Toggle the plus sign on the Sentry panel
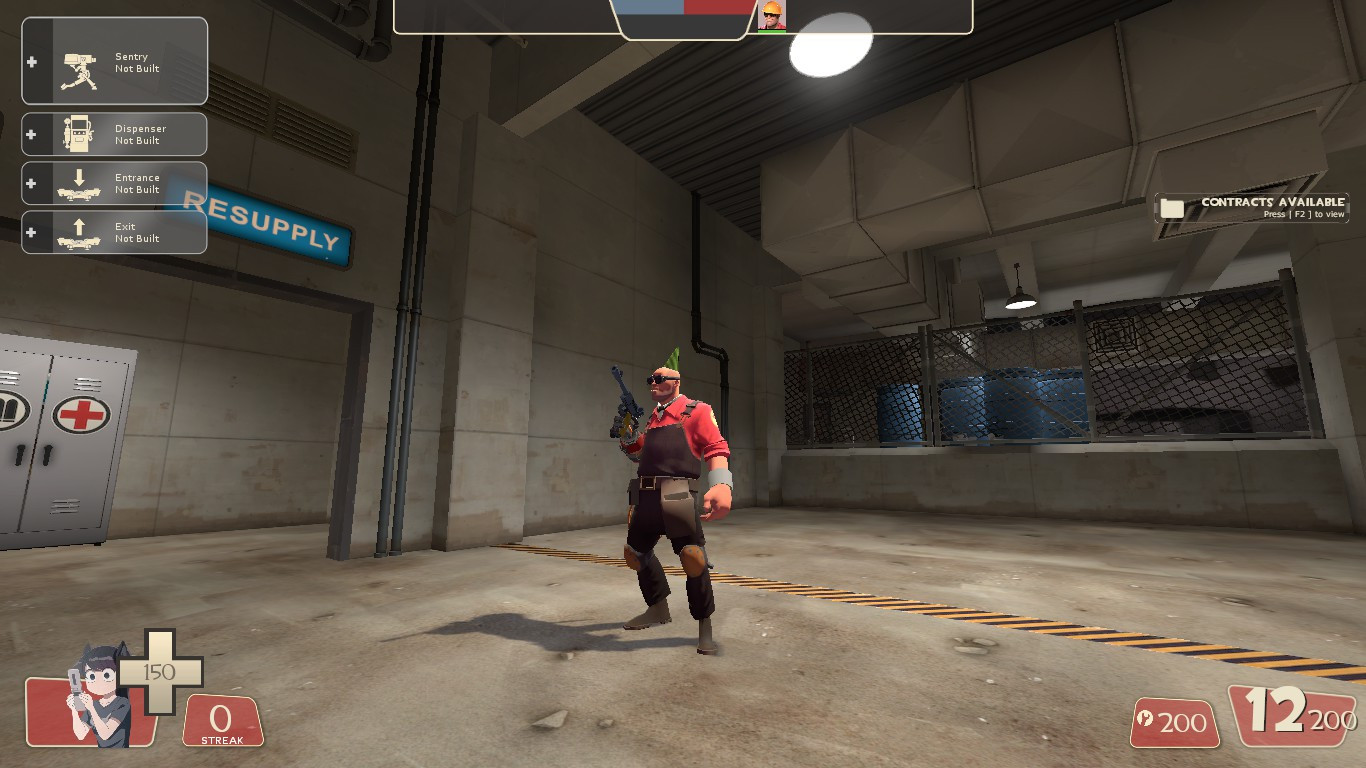 32,60
